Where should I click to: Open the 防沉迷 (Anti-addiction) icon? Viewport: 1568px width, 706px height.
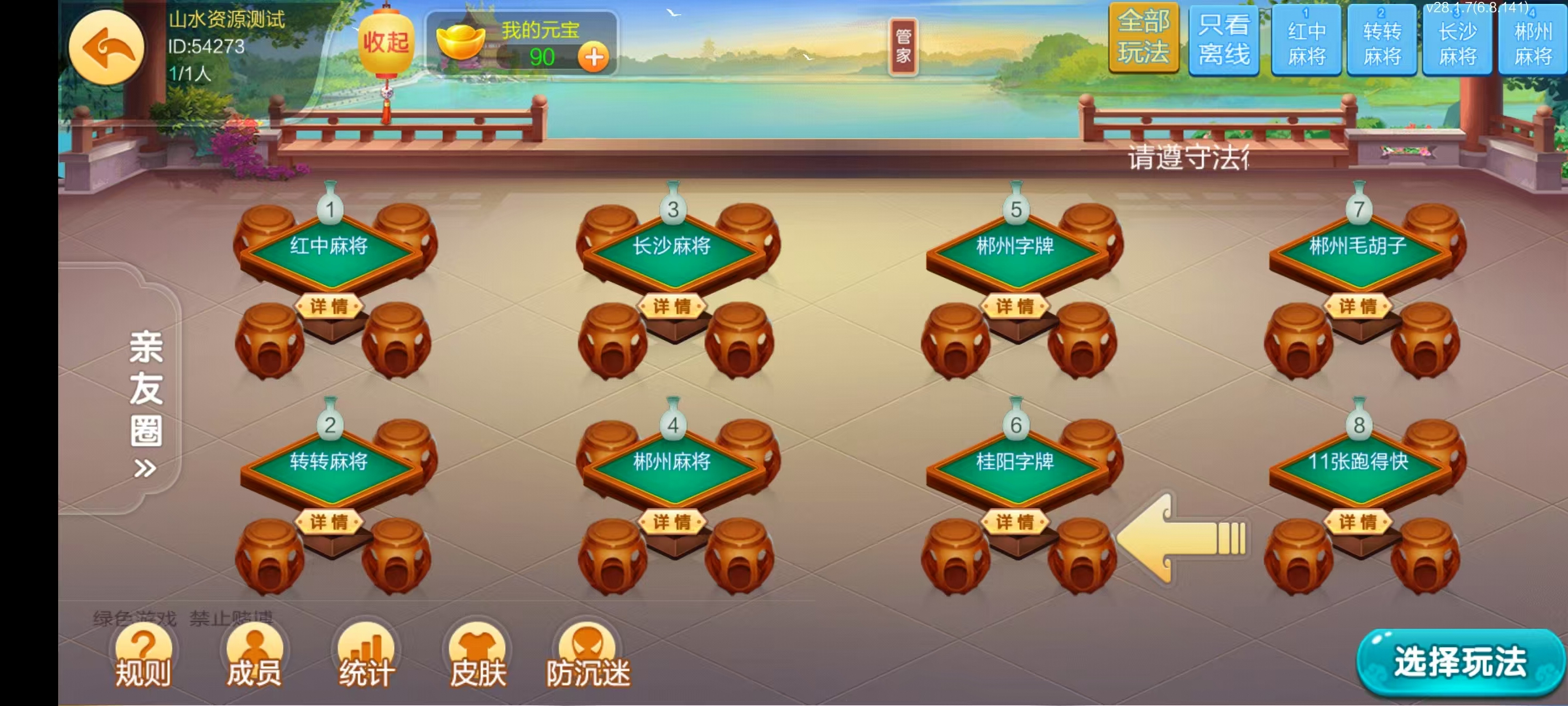pyautogui.click(x=587, y=654)
